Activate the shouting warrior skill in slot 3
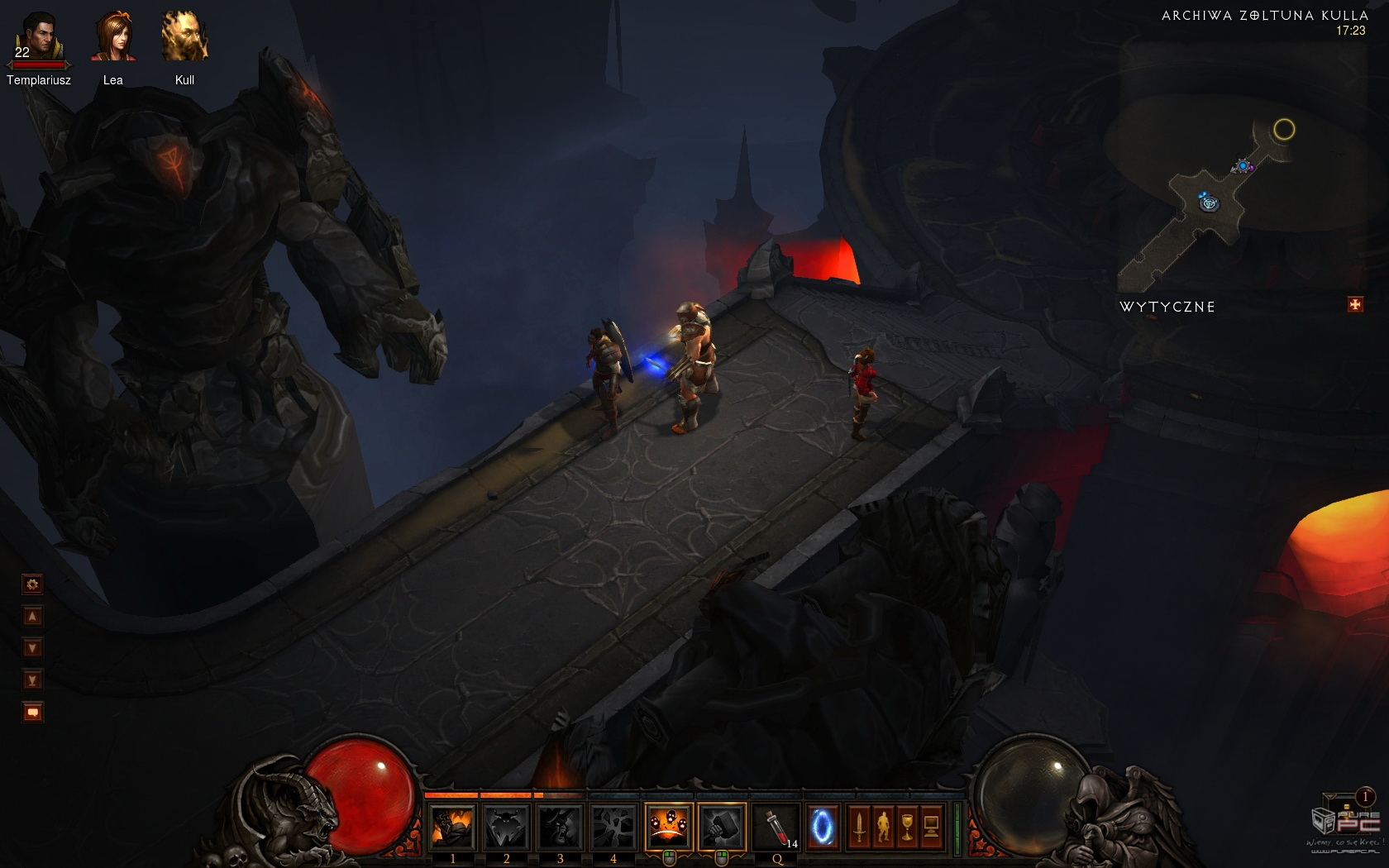This screenshot has width=1389, height=868. pos(560,827)
